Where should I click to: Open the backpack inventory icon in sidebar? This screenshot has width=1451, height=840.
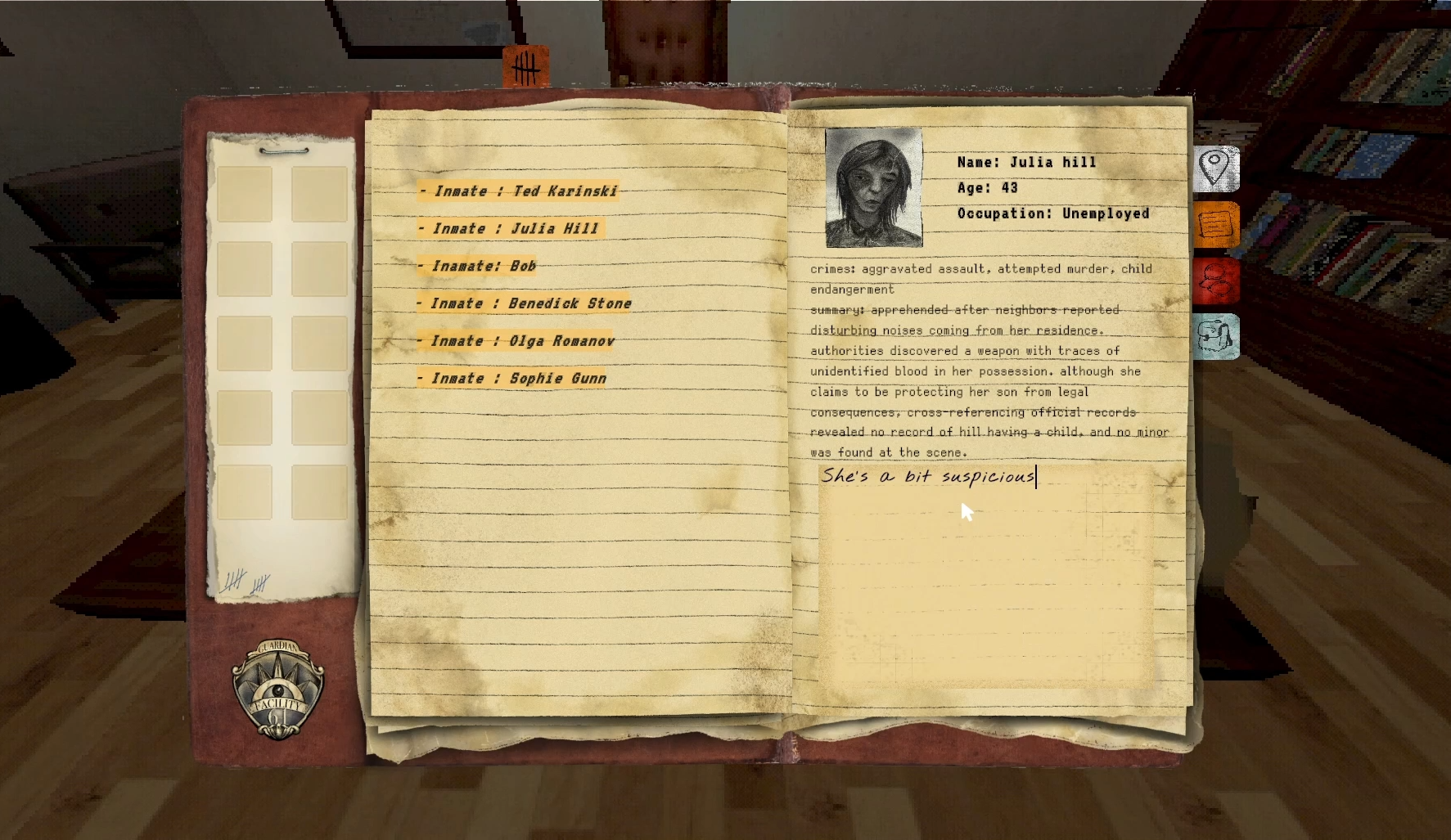[x=1215, y=337]
